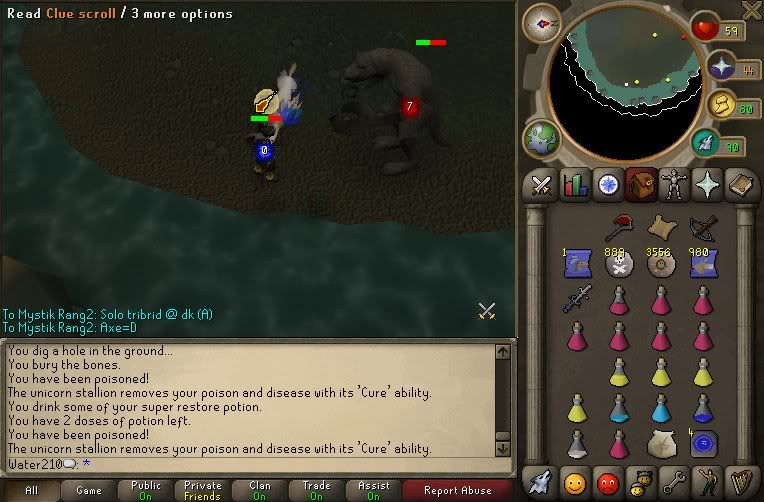Open the Worn Equipment tab
Image resolution: width=764 pixels, height=502 pixels.
pos(674,184)
